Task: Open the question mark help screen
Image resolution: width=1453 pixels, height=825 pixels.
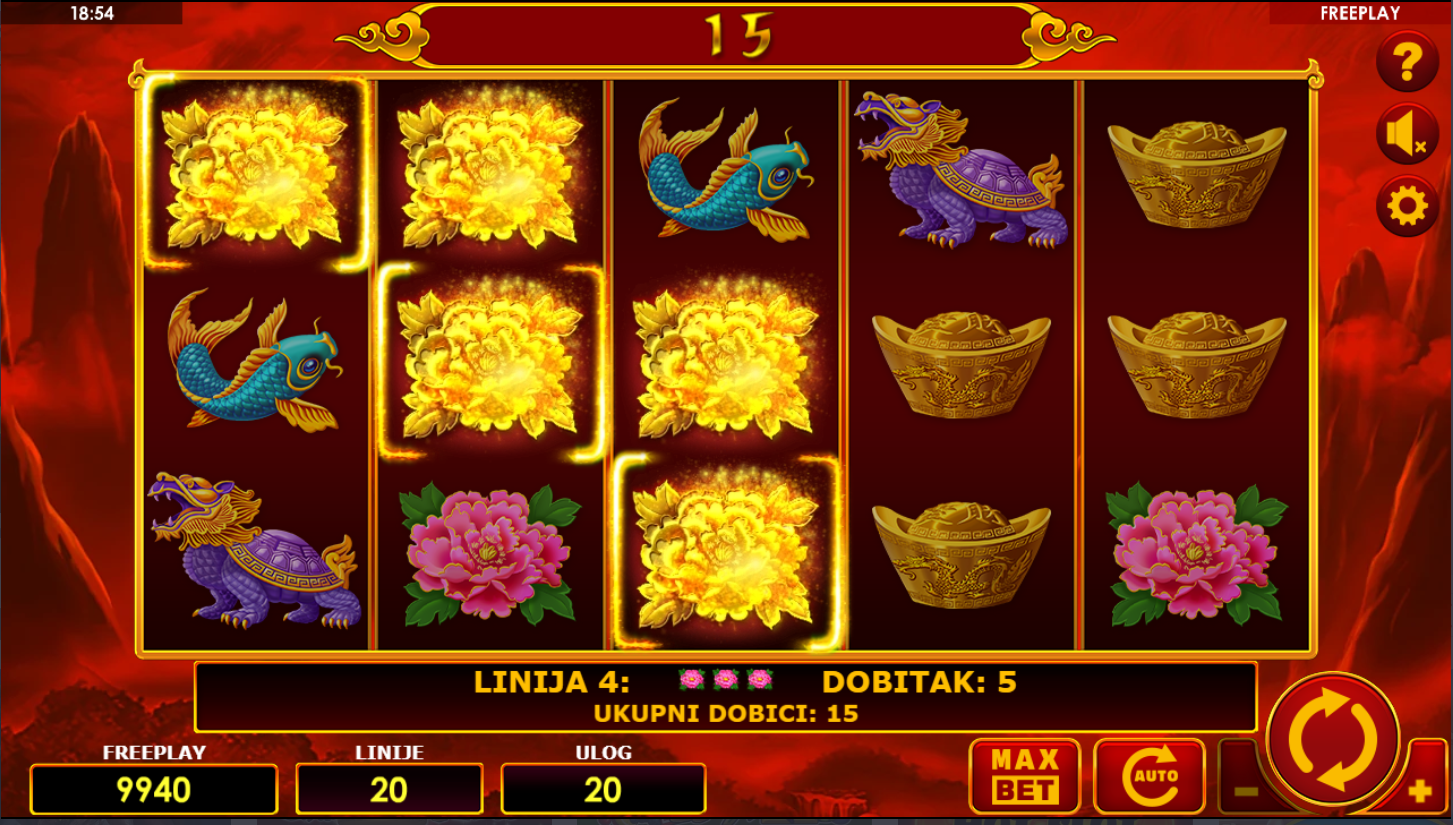Action: 1406,63
